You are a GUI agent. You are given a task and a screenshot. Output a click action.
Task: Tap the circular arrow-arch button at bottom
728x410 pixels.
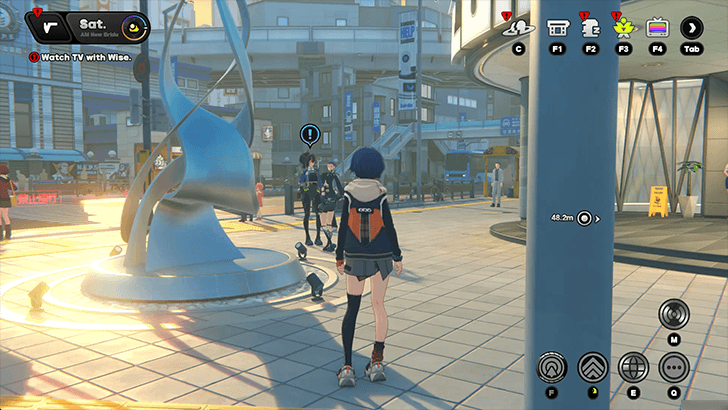[x=552, y=367]
